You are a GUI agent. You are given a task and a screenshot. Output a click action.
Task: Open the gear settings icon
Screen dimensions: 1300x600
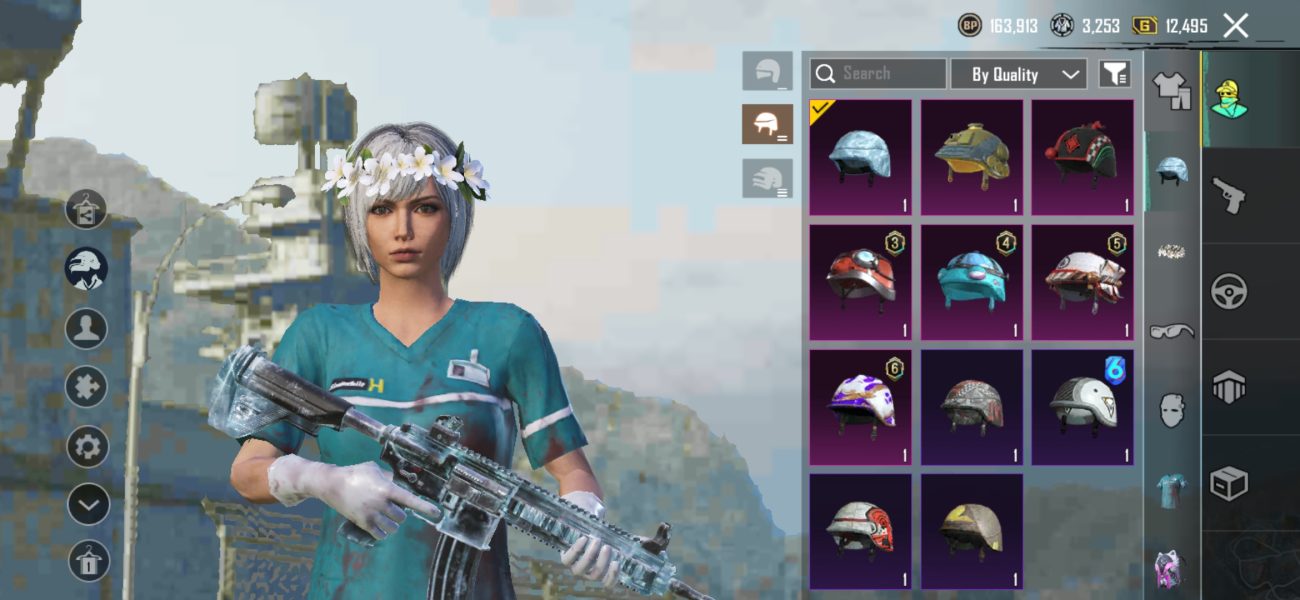pos(88,446)
